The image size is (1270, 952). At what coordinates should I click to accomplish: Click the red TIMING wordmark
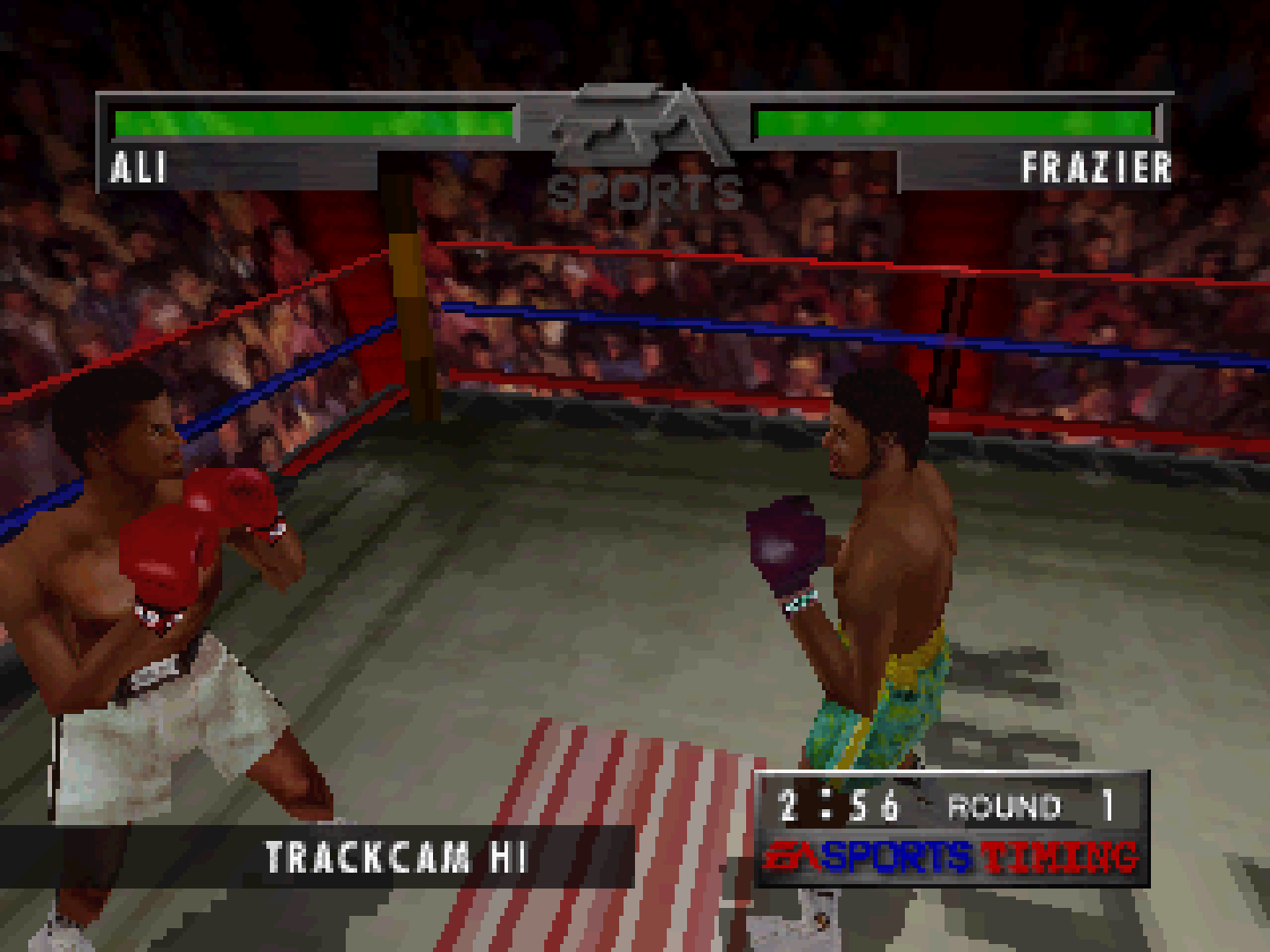tap(1058, 853)
